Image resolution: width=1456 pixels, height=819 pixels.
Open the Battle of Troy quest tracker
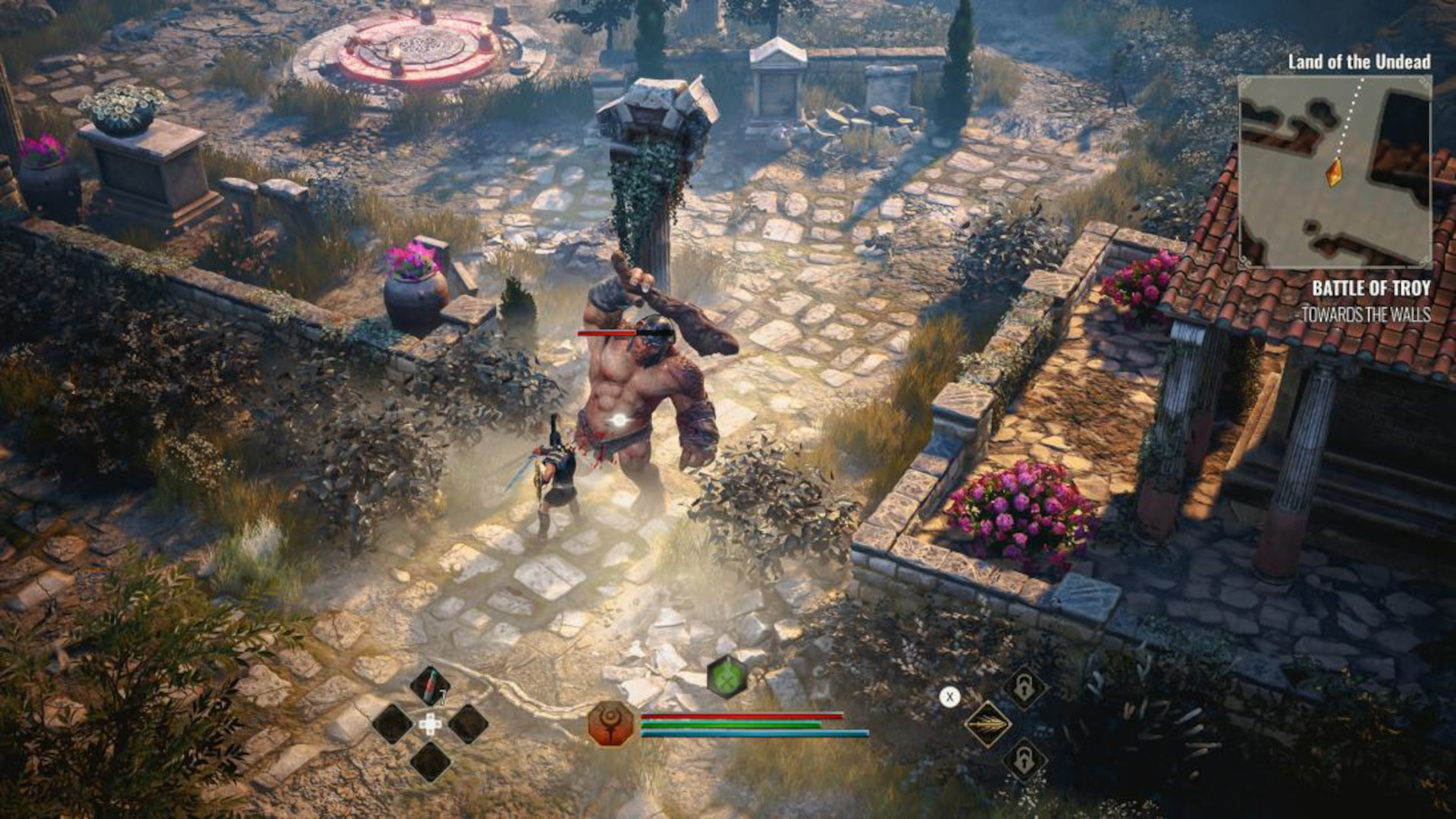[x=1370, y=288]
